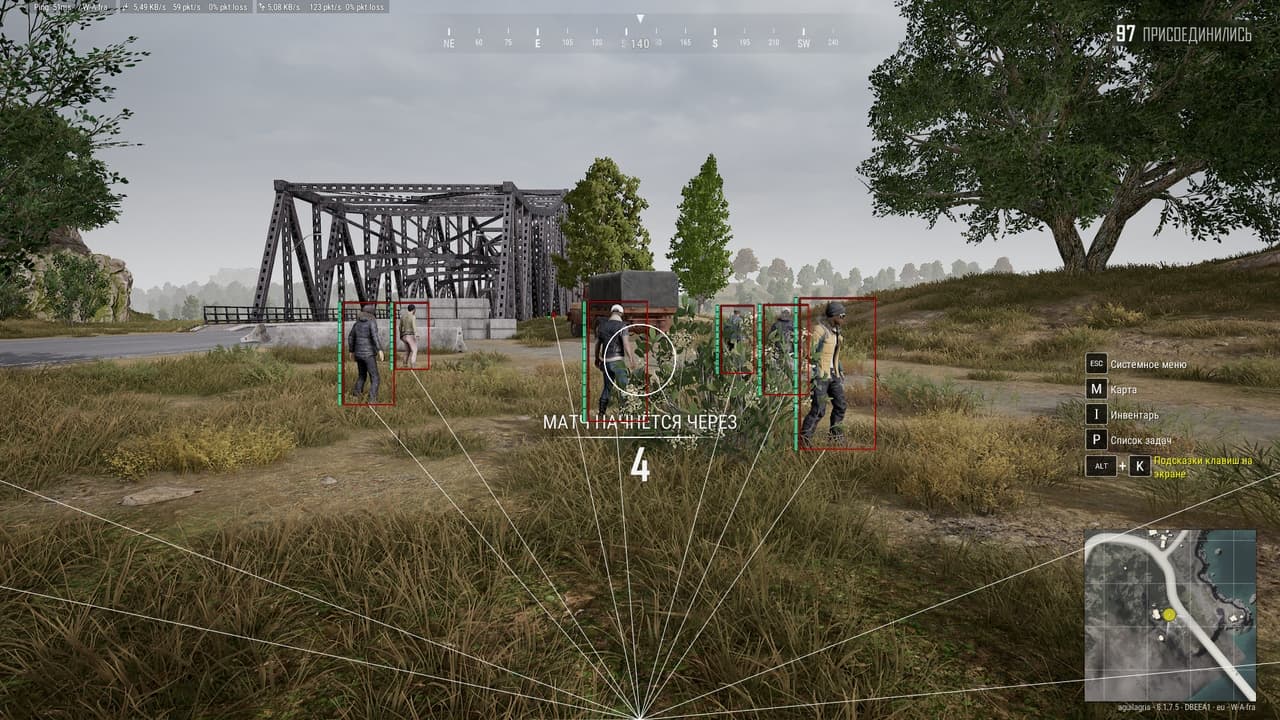Screen dimensions: 1280x720
Task: Click the M key icon next to Карта
Action: 1096,389
